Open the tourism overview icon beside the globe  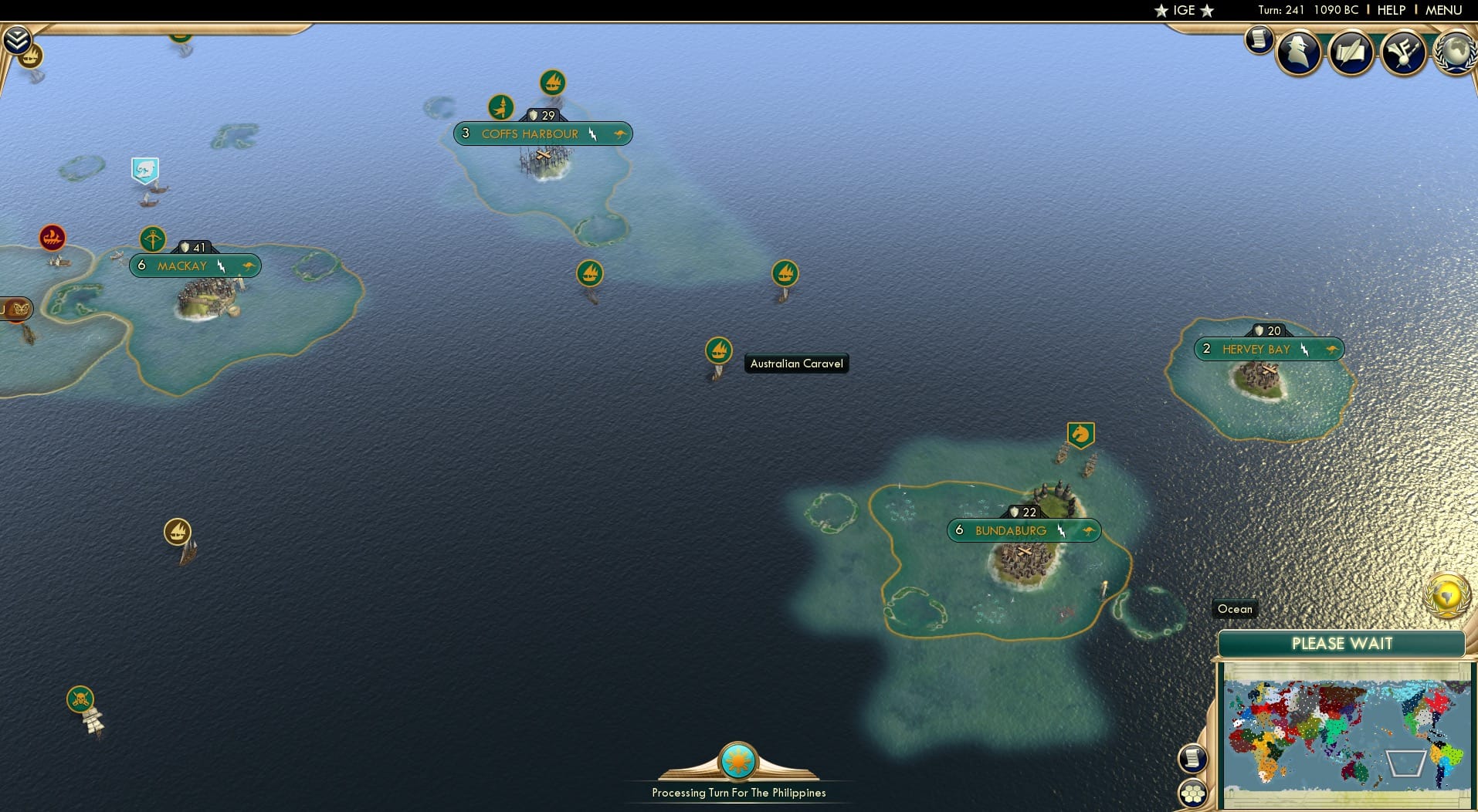coord(1404,52)
